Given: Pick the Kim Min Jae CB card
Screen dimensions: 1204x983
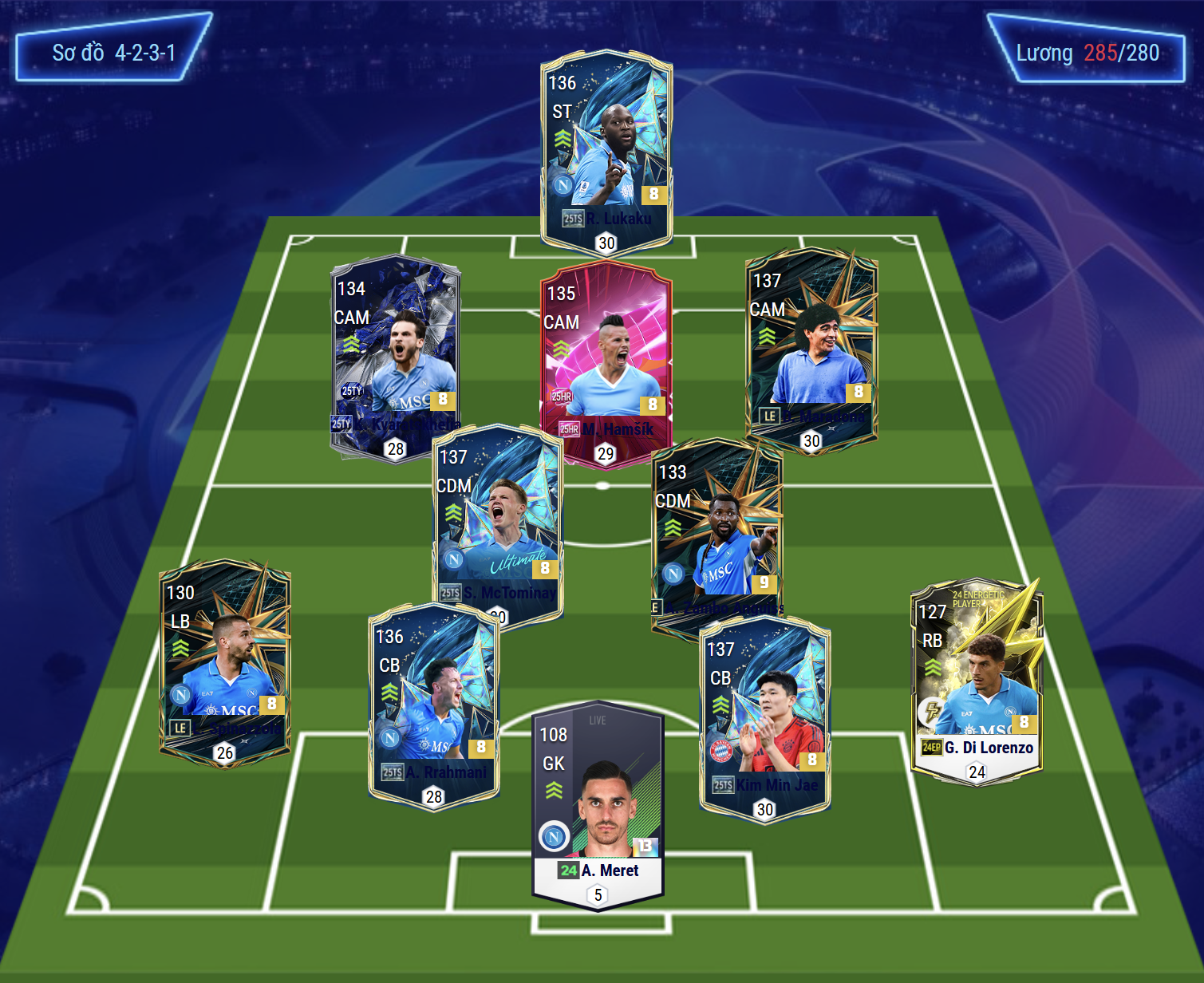Looking at the screenshot, I should point(764,718).
